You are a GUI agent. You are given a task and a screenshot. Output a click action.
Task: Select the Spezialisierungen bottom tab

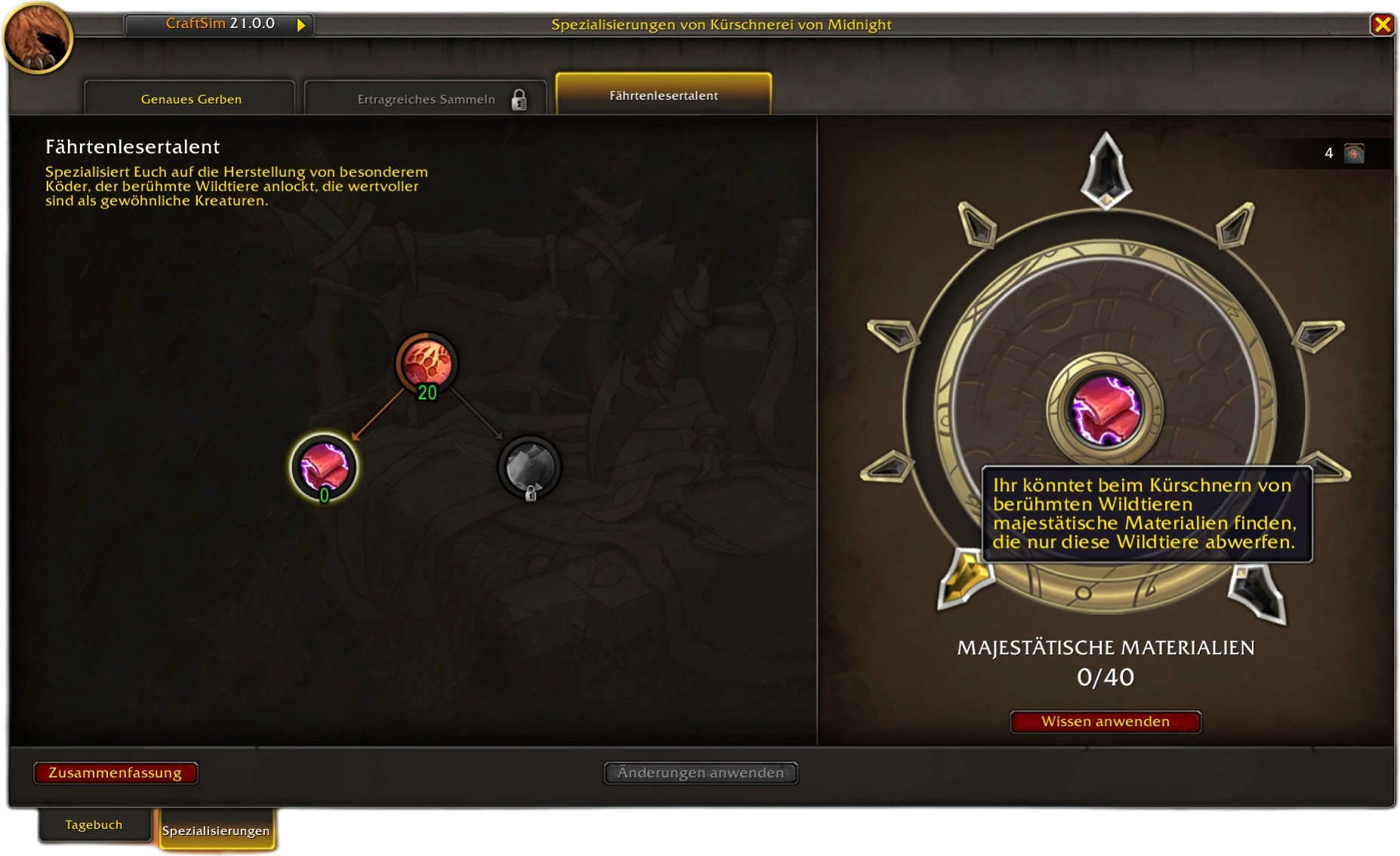[x=215, y=830]
